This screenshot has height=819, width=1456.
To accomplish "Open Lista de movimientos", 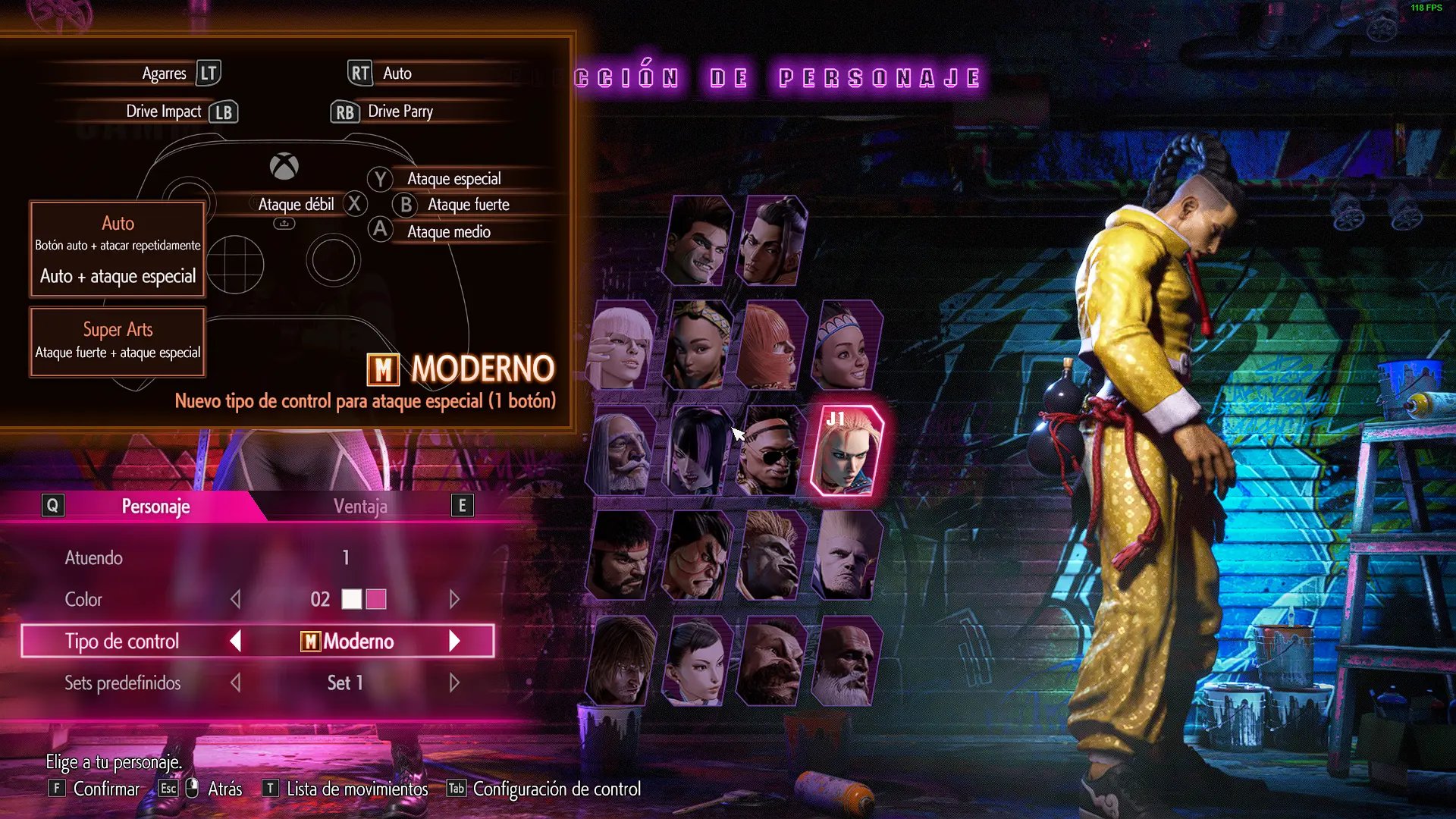I will (356, 789).
